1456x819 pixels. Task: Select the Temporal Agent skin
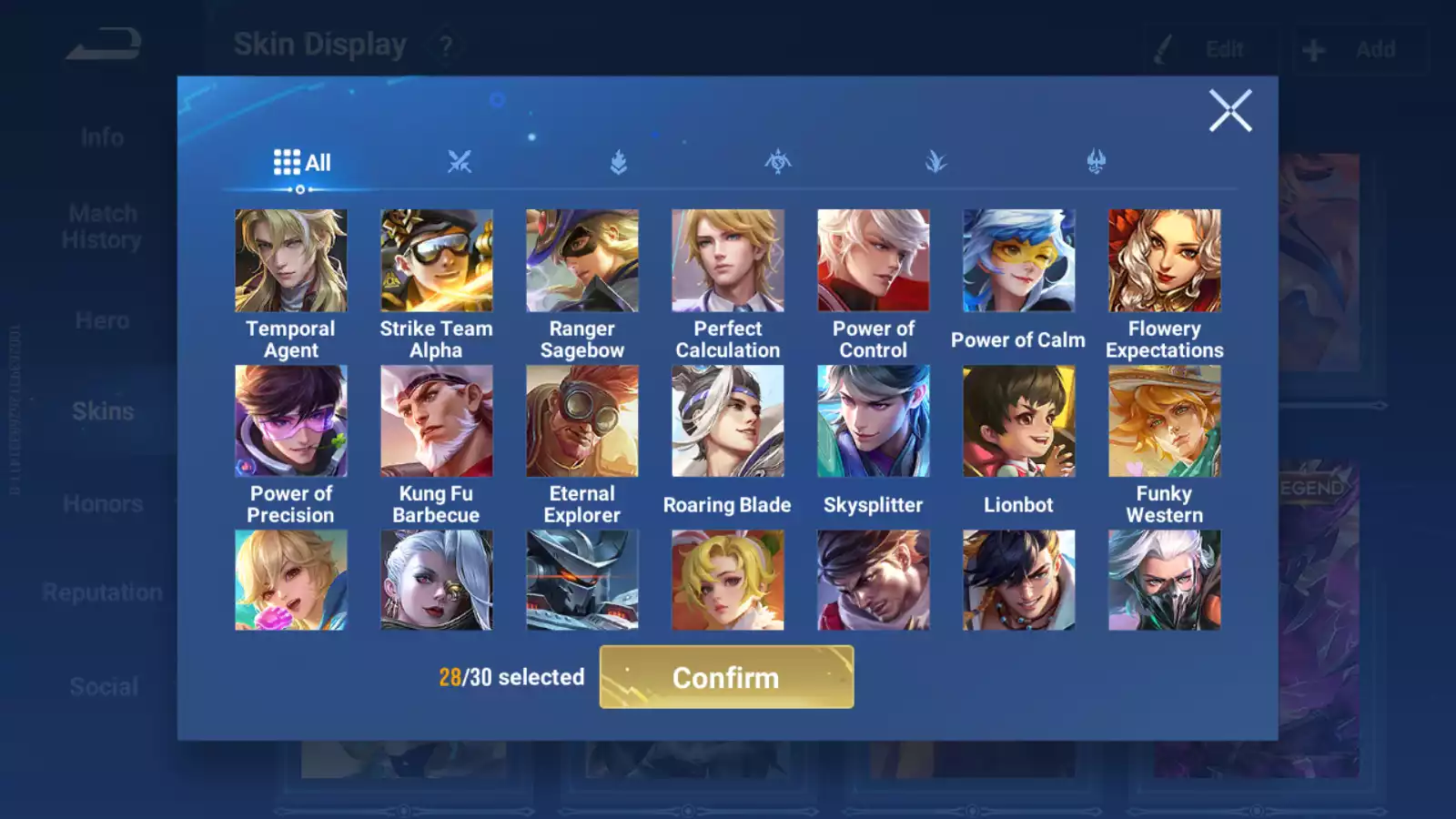click(290, 261)
